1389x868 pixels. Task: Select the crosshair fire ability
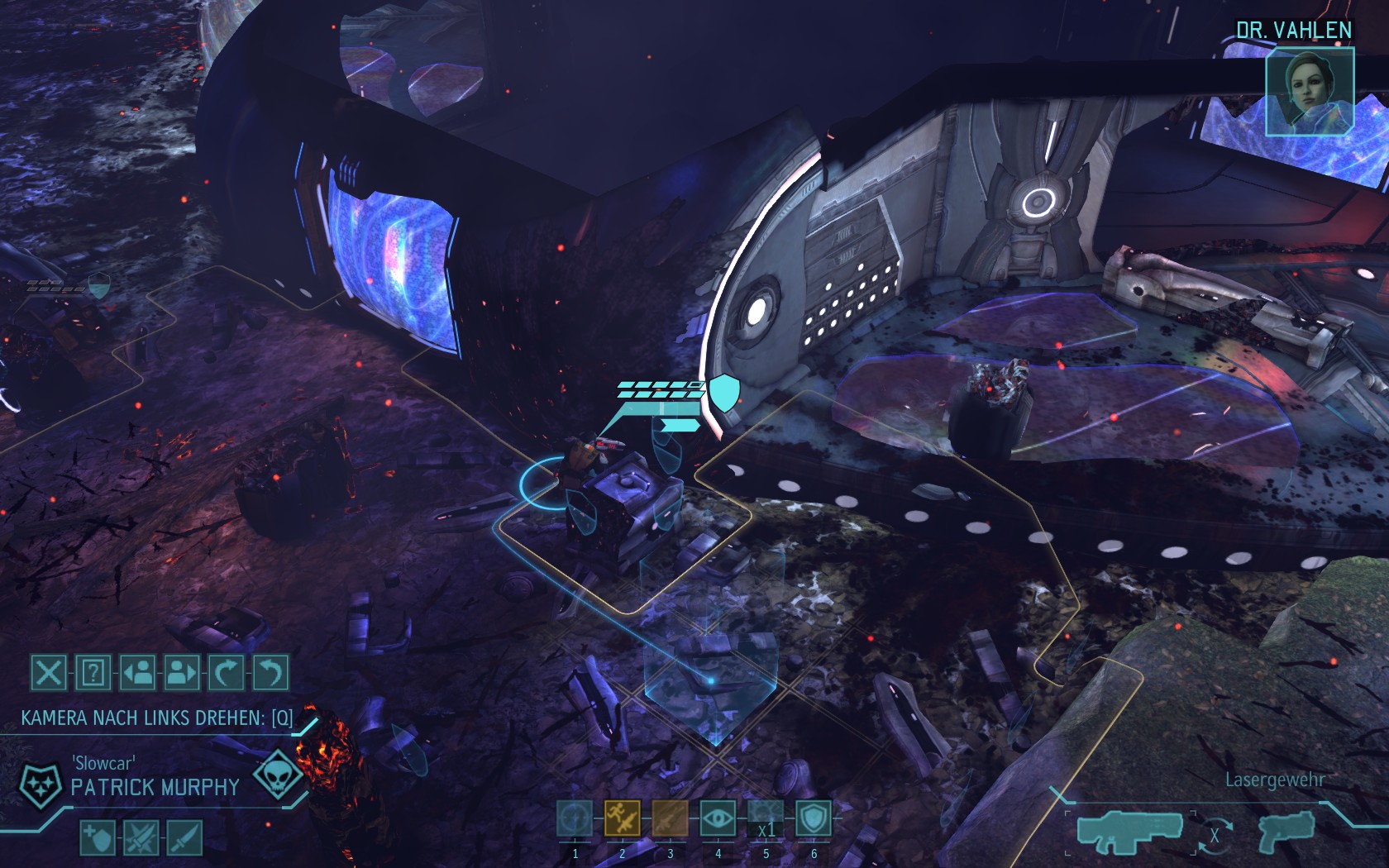pos(575,819)
